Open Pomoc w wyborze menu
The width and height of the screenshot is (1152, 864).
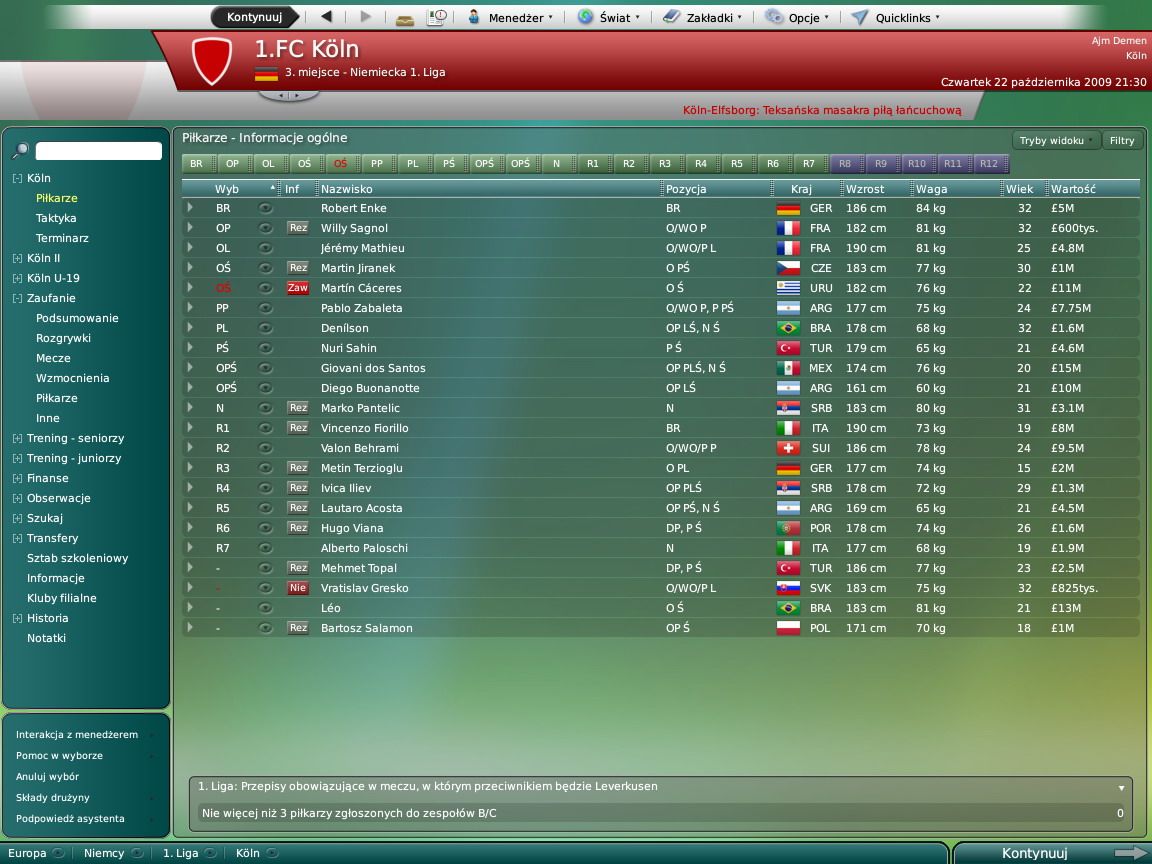coord(59,756)
